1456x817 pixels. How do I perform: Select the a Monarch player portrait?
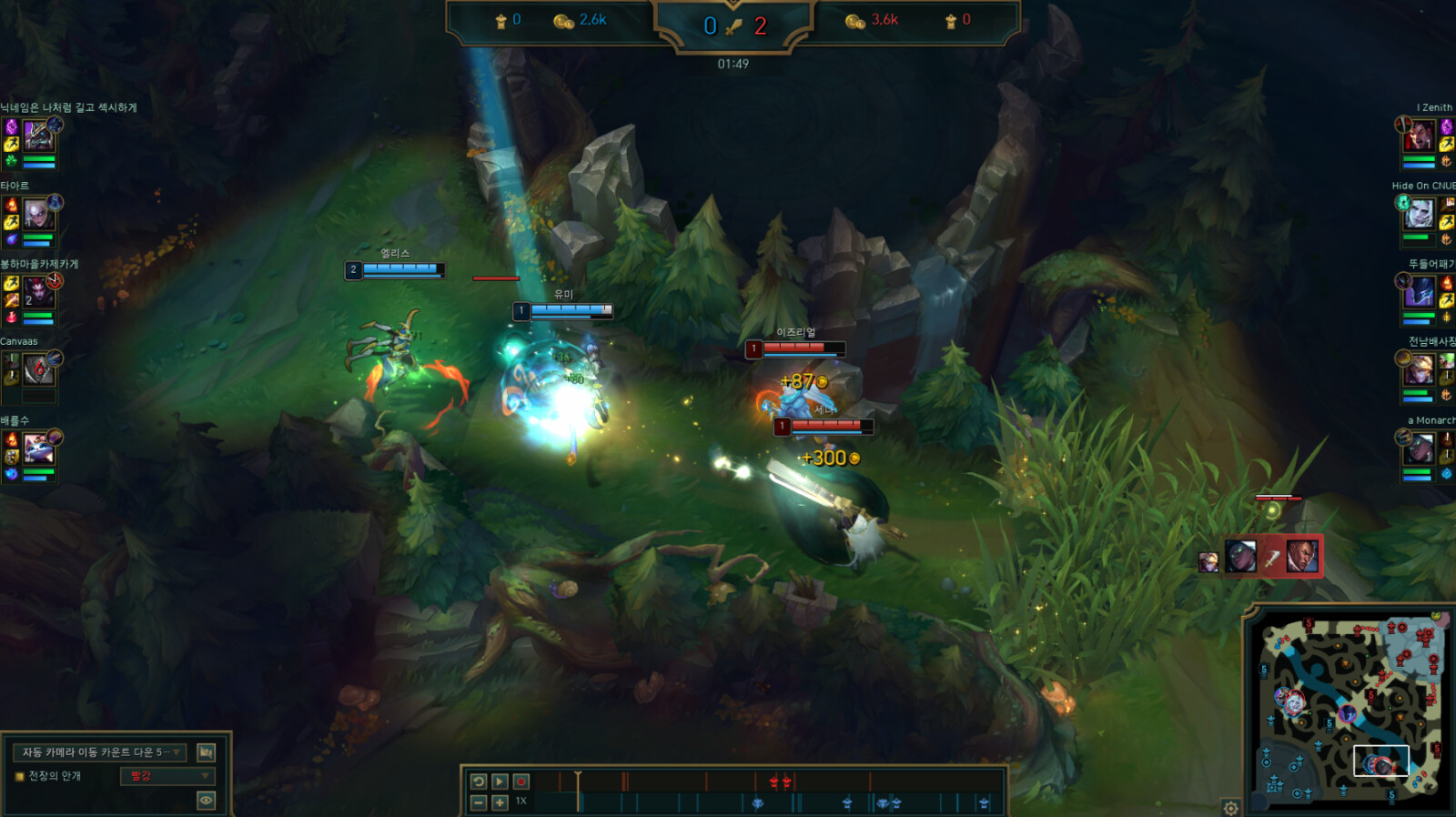click(1419, 449)
